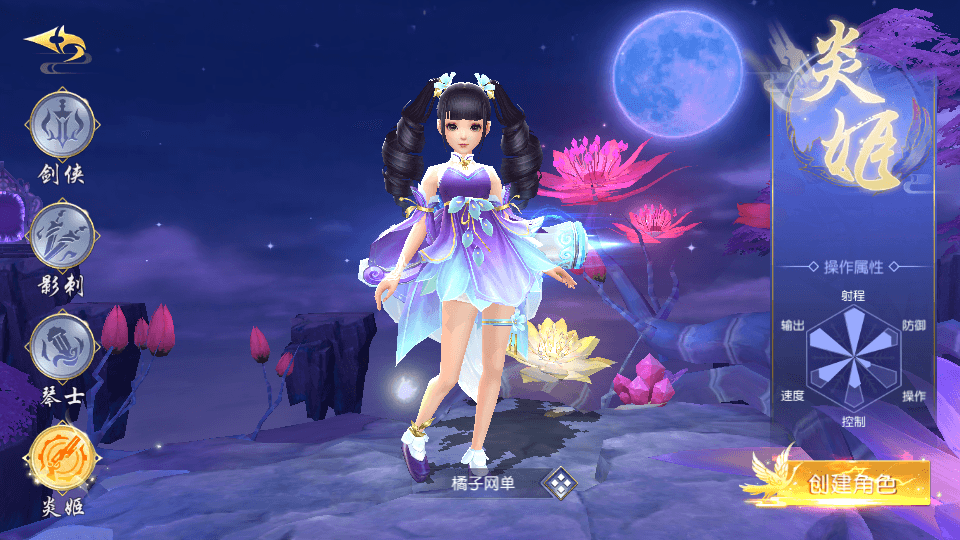The image size is (960, 540).
Task: Pick the 琴士 musician class
Action: tap(64, 349)
